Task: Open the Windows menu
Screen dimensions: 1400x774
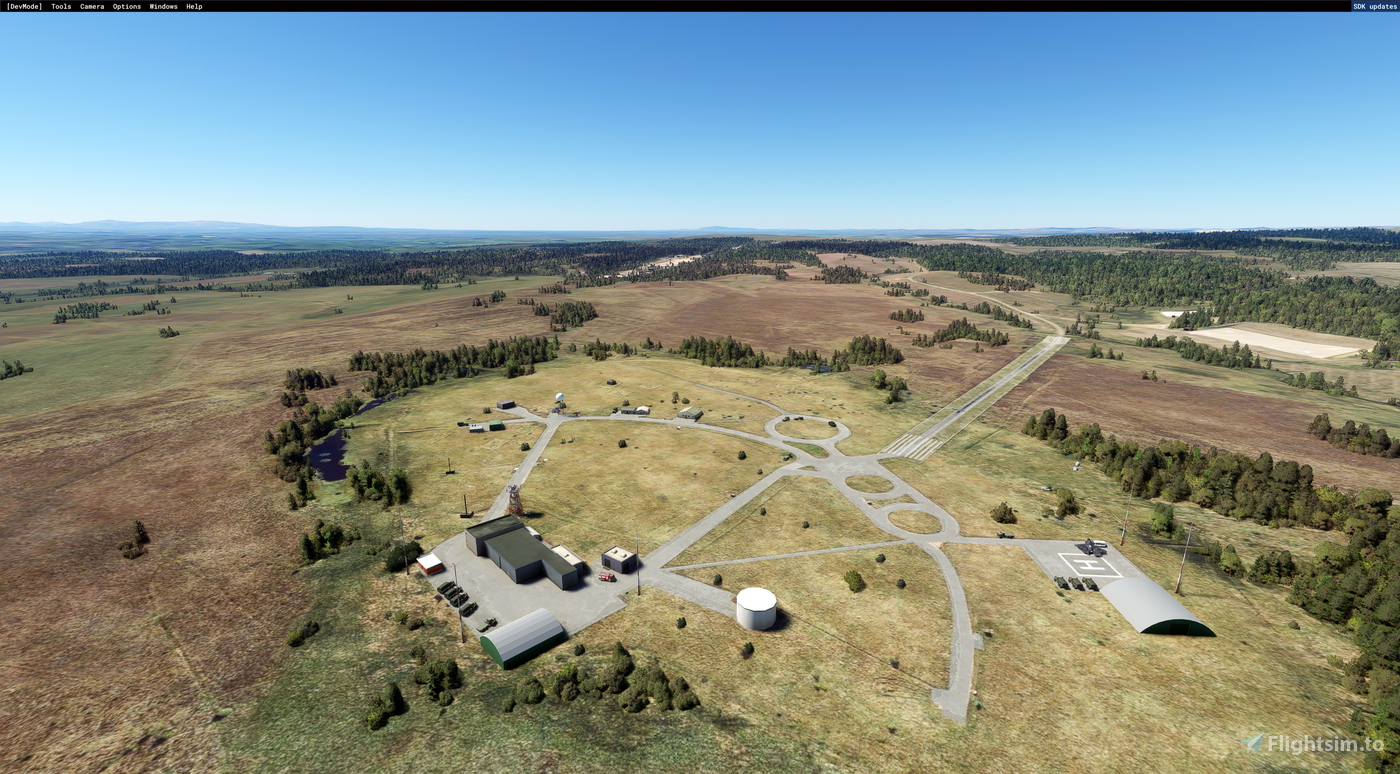Action: click(162, 6)
